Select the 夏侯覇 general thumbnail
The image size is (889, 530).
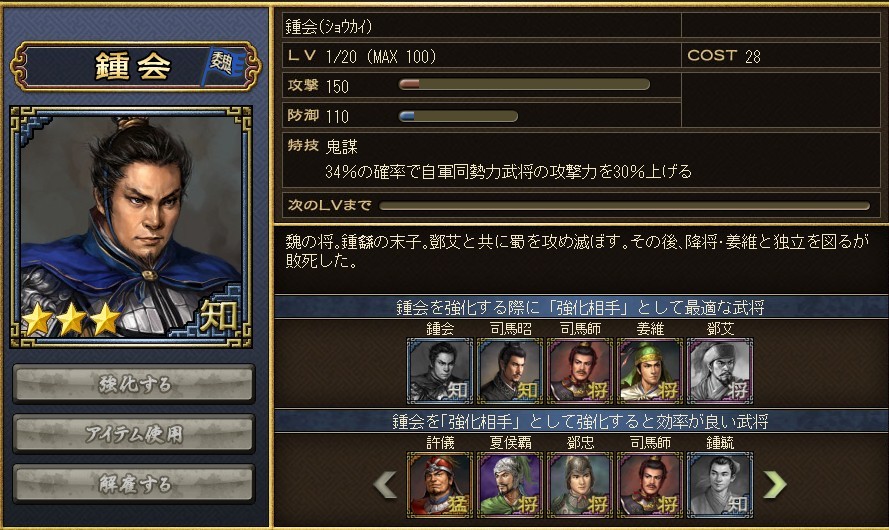pos(510,484)
